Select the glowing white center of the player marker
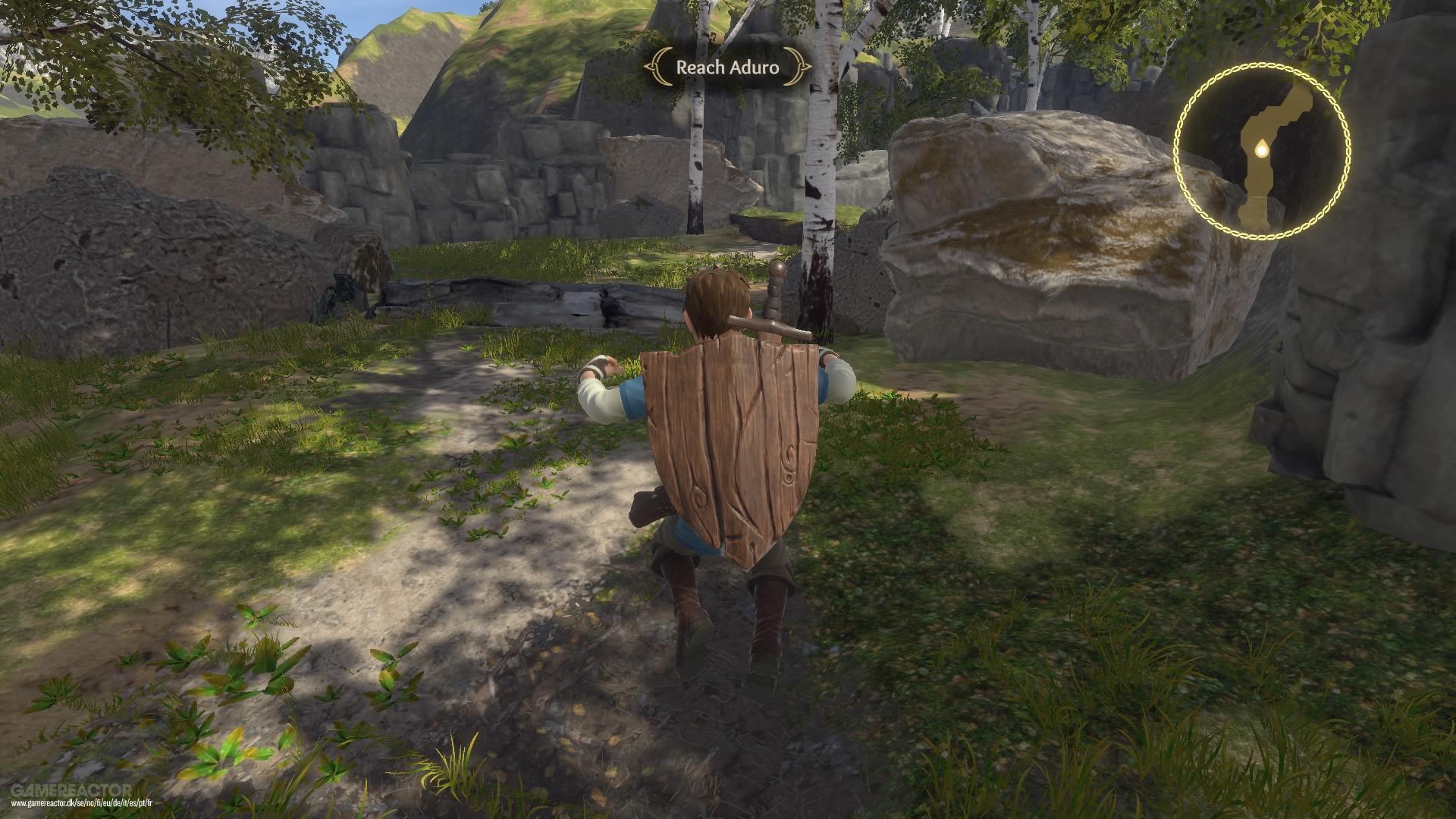The height and width of the screenshot is (819, 1456). [x=1262, y=150]
